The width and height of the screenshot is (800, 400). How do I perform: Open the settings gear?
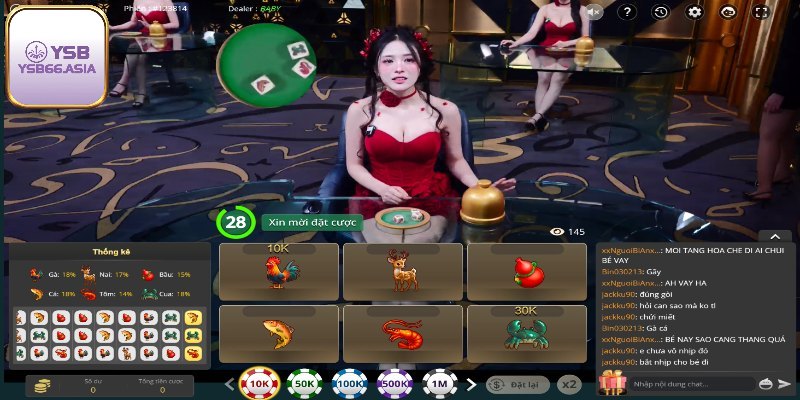[x=695, y=12]
